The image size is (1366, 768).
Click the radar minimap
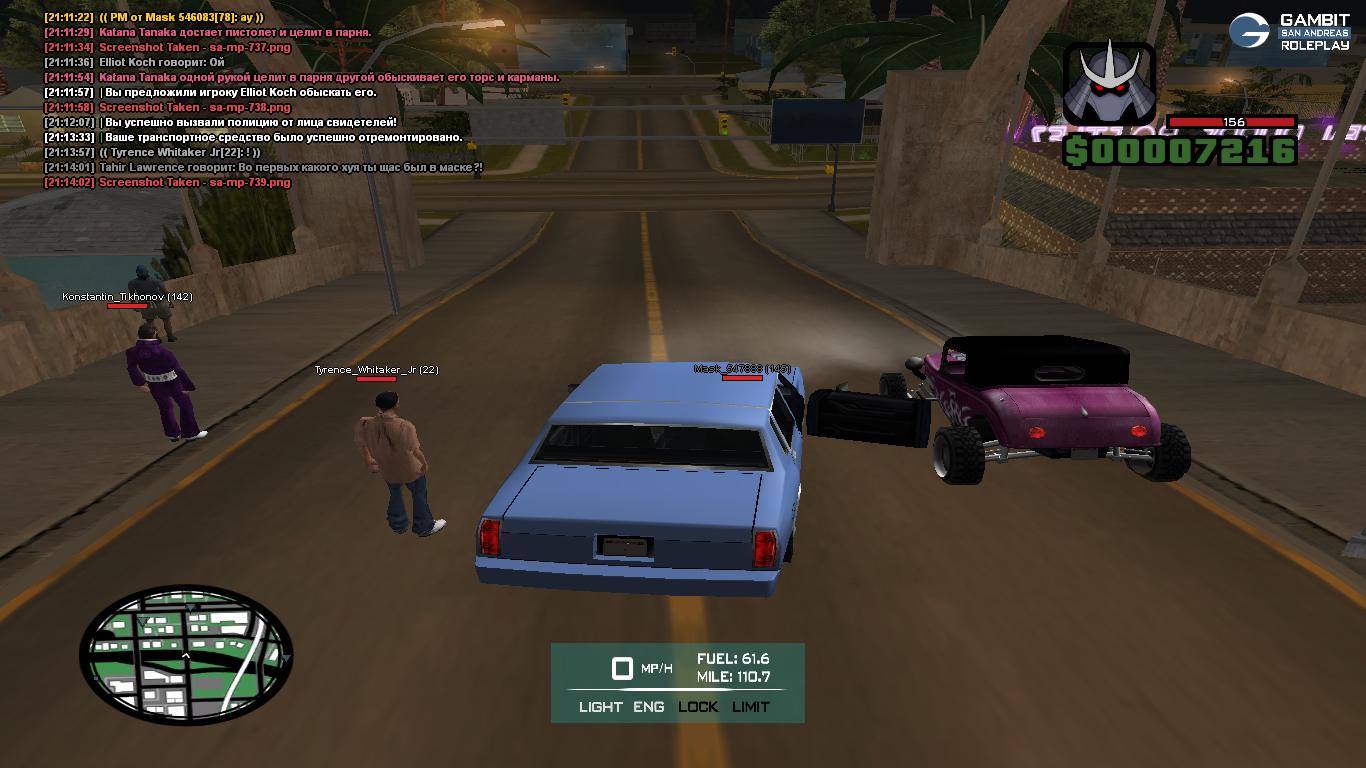click(x=186, y=656)
